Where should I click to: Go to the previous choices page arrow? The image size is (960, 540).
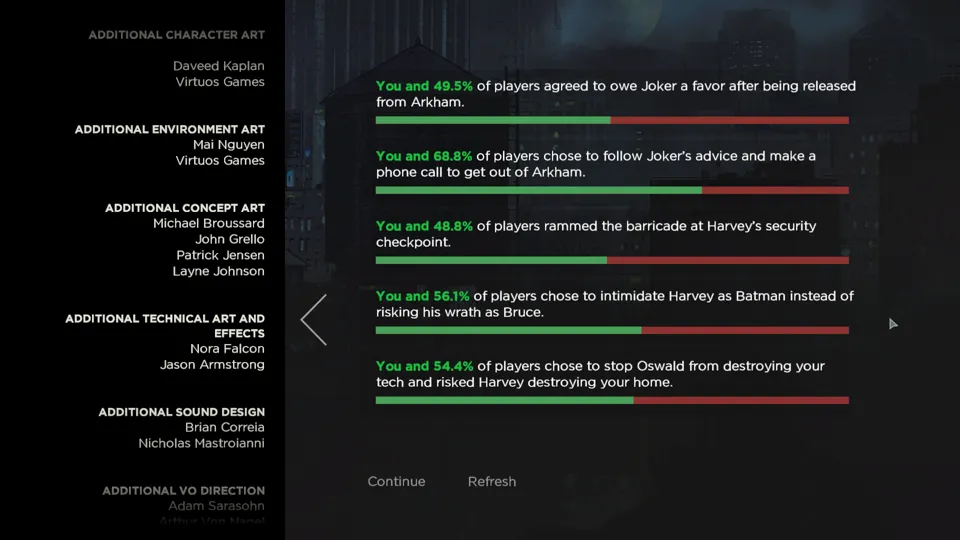click(314, 320)
